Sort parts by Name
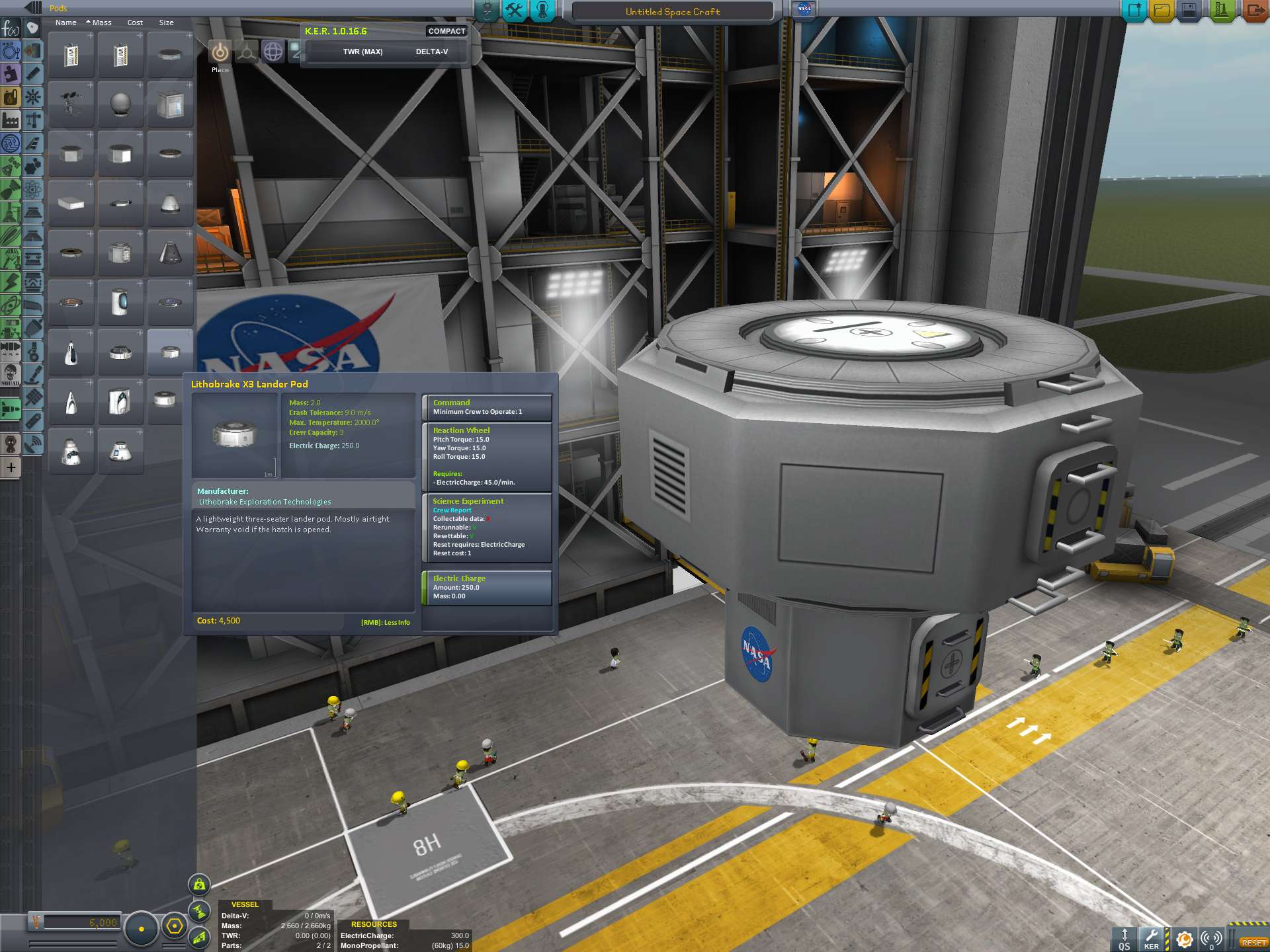1270x952 pixels. (x=65, y=22)
